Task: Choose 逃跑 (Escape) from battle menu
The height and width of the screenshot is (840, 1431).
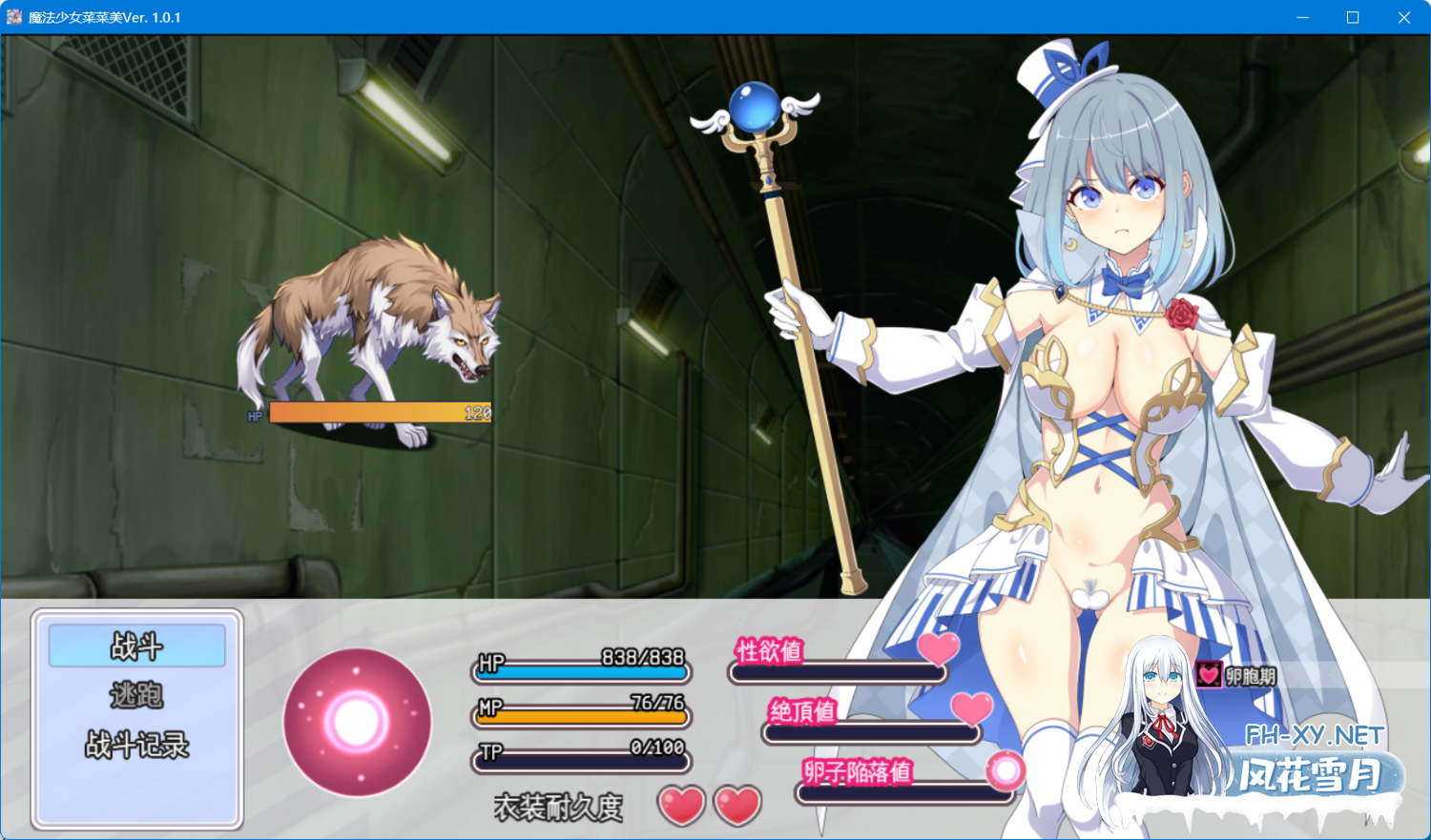Action: tap(137, 695)
